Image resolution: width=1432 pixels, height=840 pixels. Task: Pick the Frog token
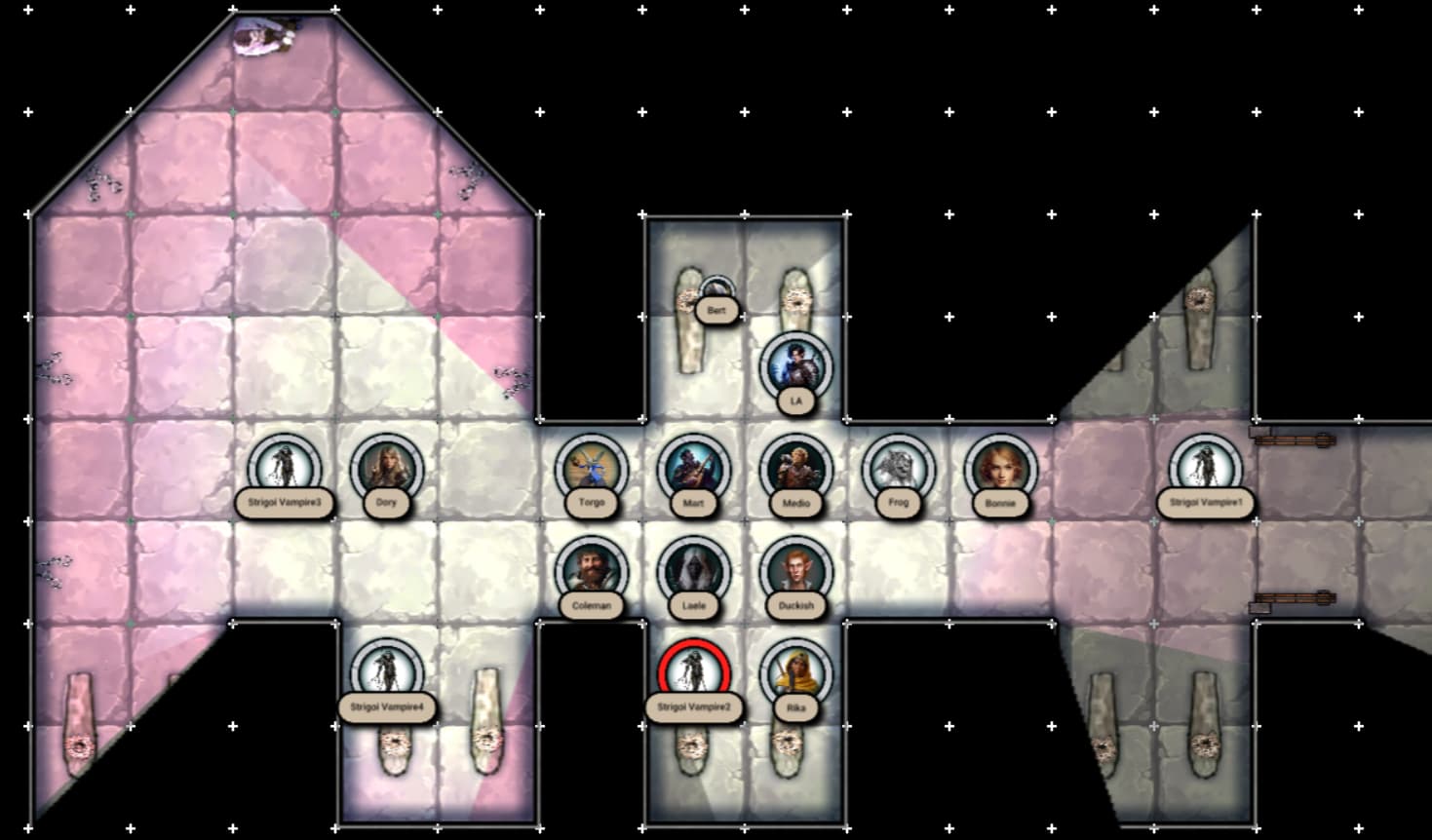[x=899, y=470]
